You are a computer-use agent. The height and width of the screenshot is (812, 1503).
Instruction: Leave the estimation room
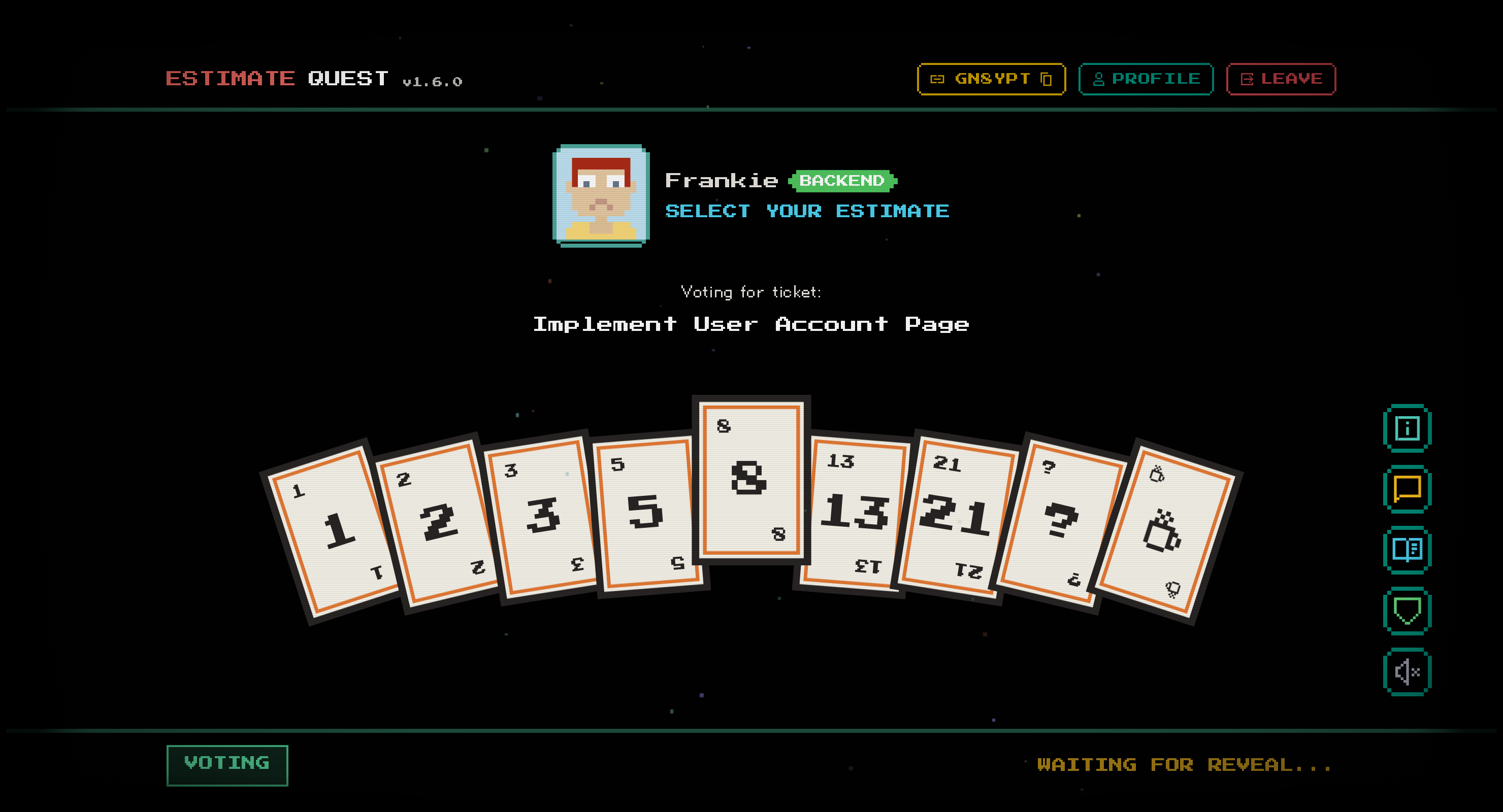coord(1281,79)
